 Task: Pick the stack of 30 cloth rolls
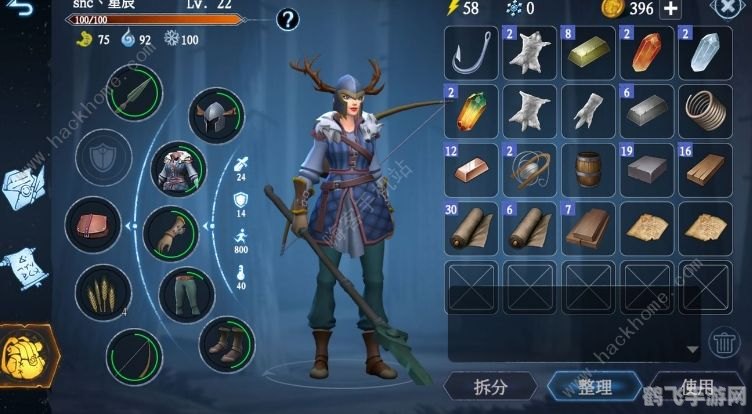[x=470, y=227]
